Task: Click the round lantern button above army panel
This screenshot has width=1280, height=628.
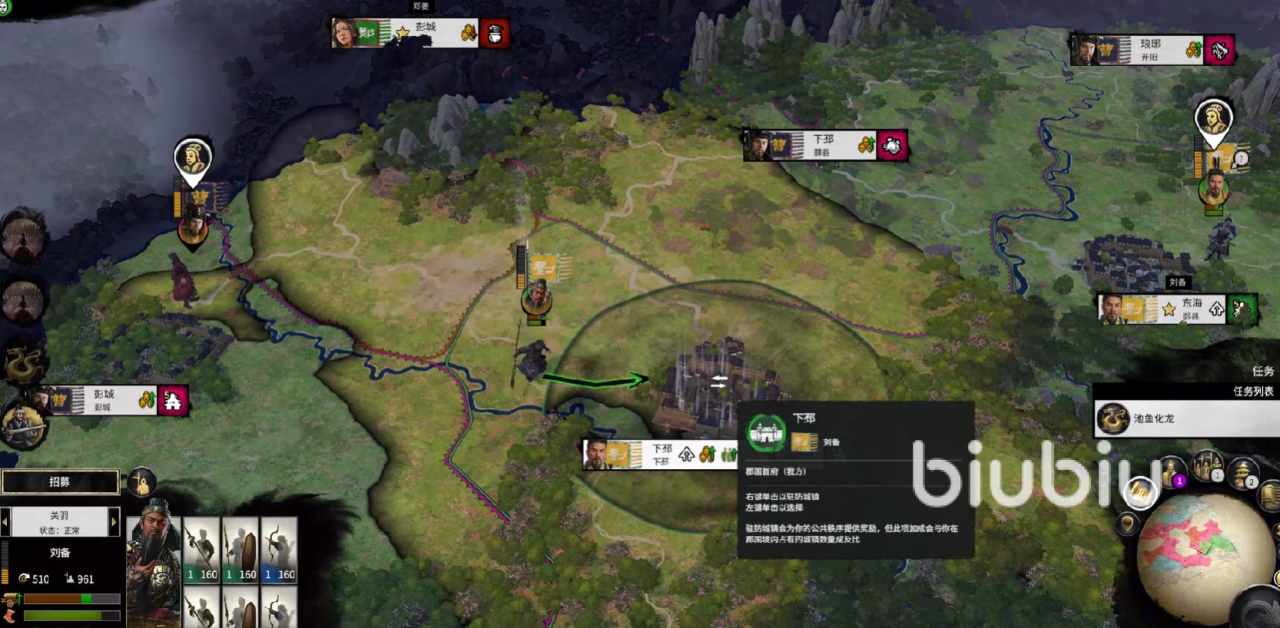Action: [142, 482]
